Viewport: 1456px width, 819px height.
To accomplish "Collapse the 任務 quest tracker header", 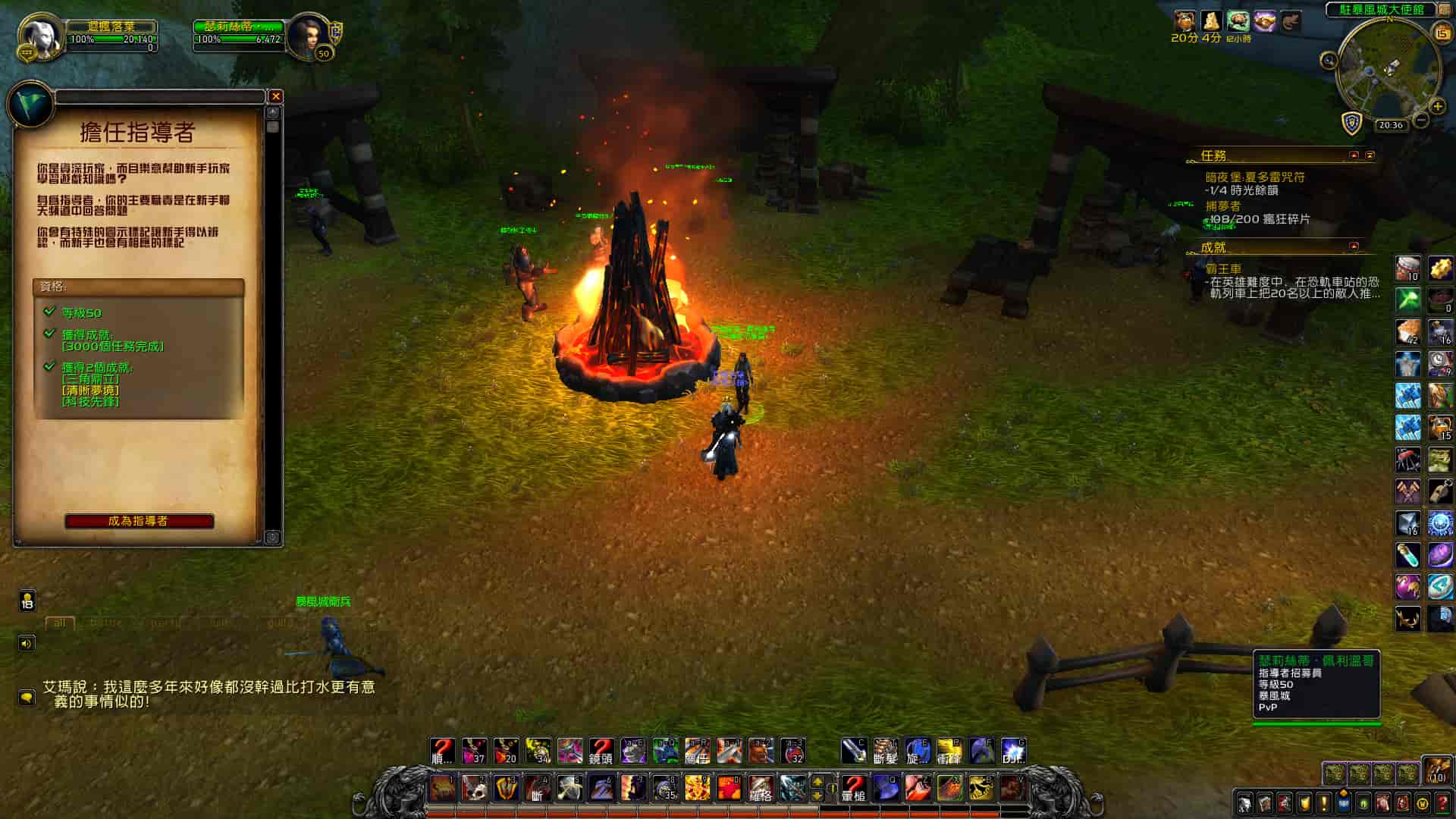I will [x=1354, y=155].
